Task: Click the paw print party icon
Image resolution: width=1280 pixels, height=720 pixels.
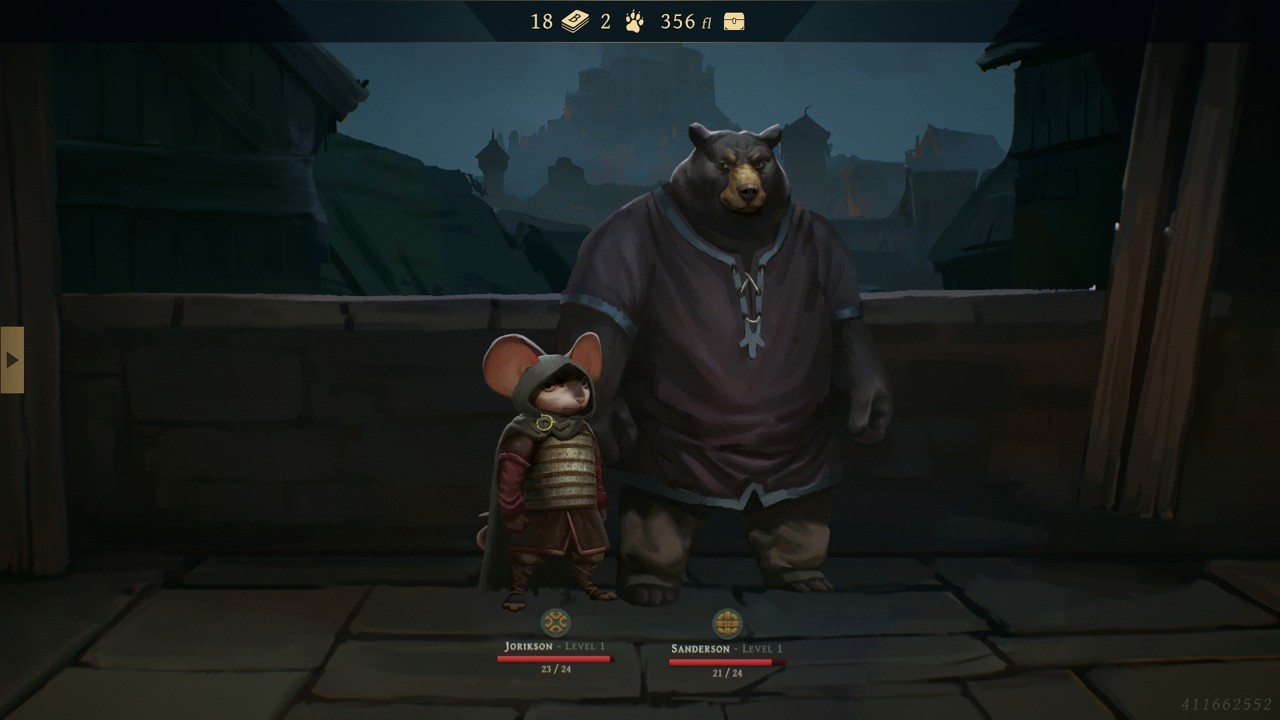Action: pyautogui.click(x=634, y=22)
